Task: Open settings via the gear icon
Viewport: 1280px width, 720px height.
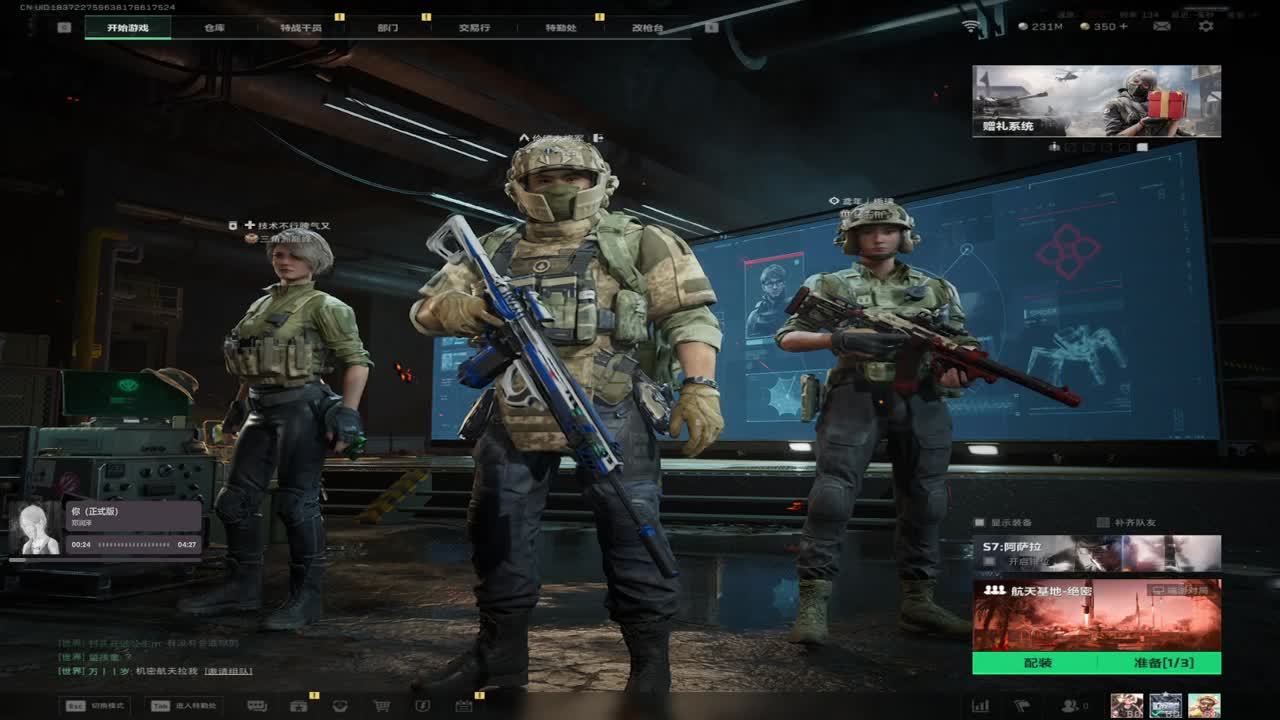Action: [x=1206, y=26]
